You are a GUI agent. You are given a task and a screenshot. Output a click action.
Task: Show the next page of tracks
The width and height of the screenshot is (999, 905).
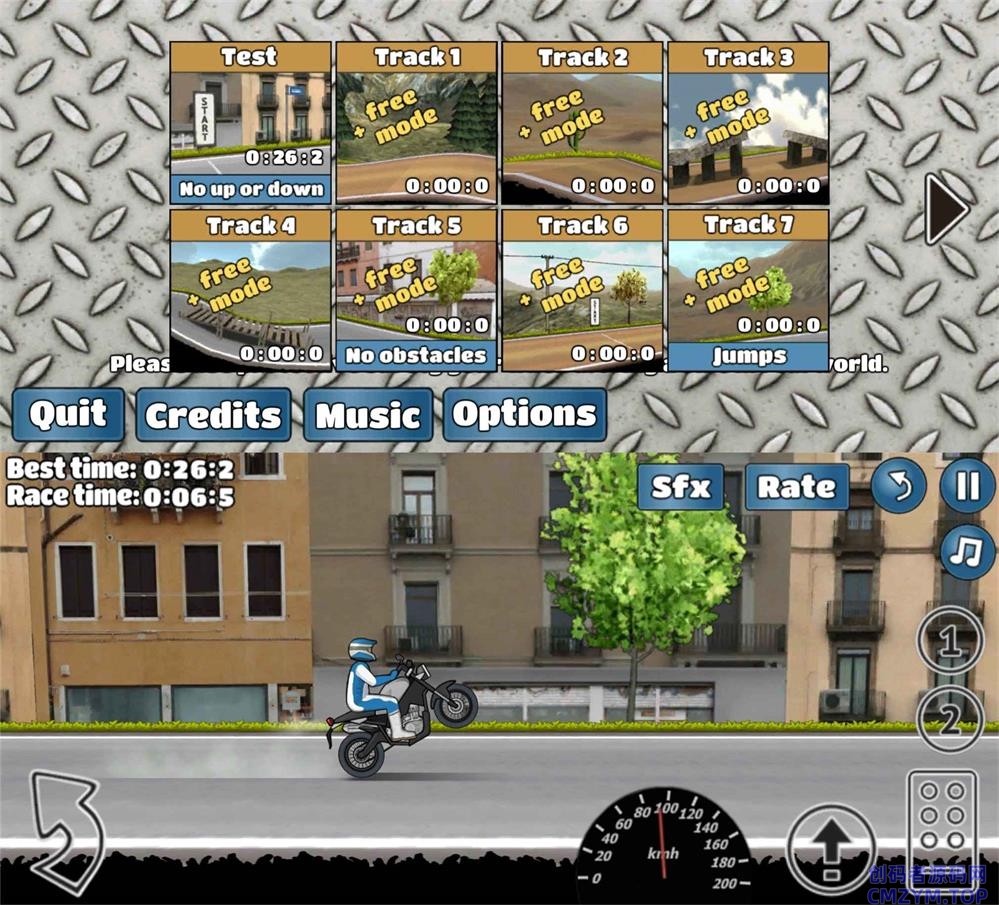coord(944,210)
